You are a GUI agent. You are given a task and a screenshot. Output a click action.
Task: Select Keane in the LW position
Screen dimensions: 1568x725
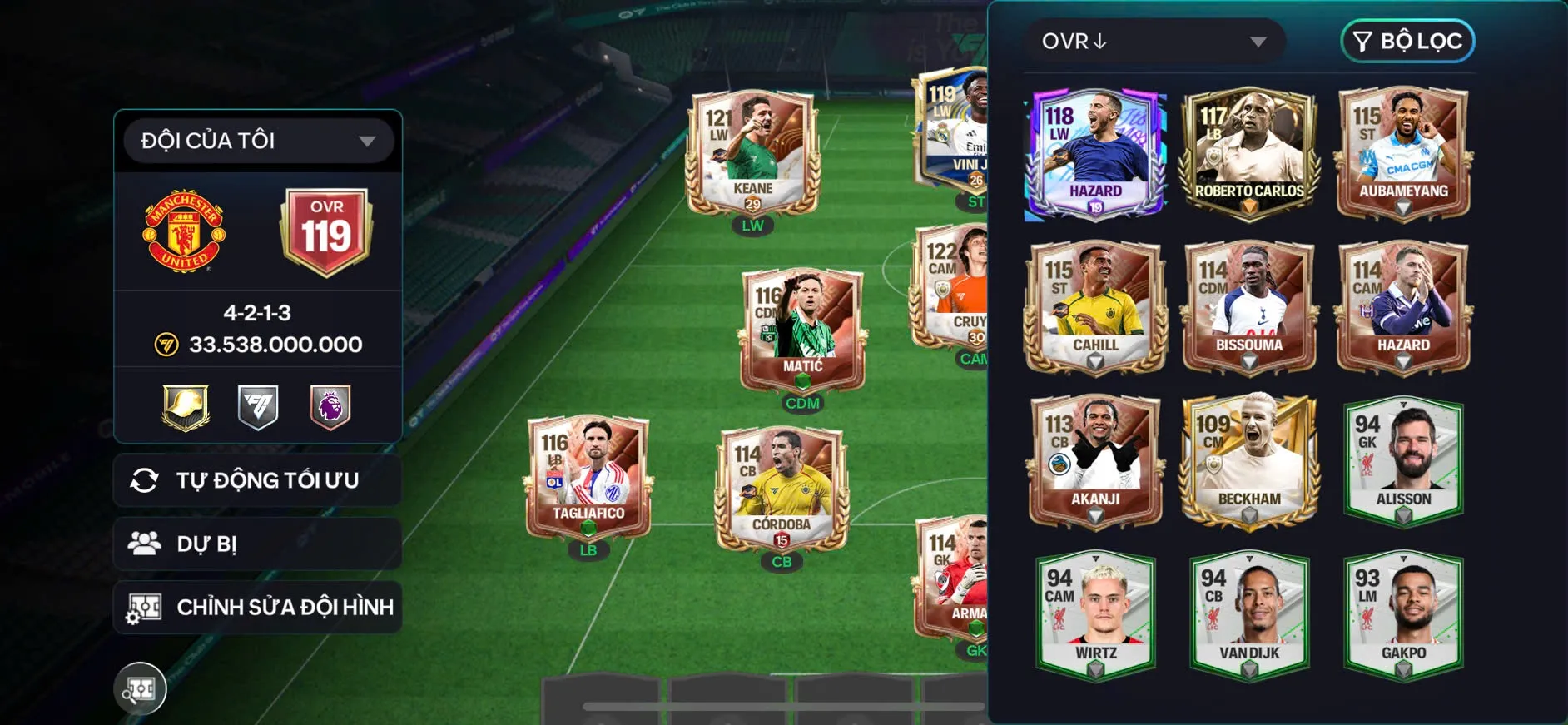(x=752, y=154)
